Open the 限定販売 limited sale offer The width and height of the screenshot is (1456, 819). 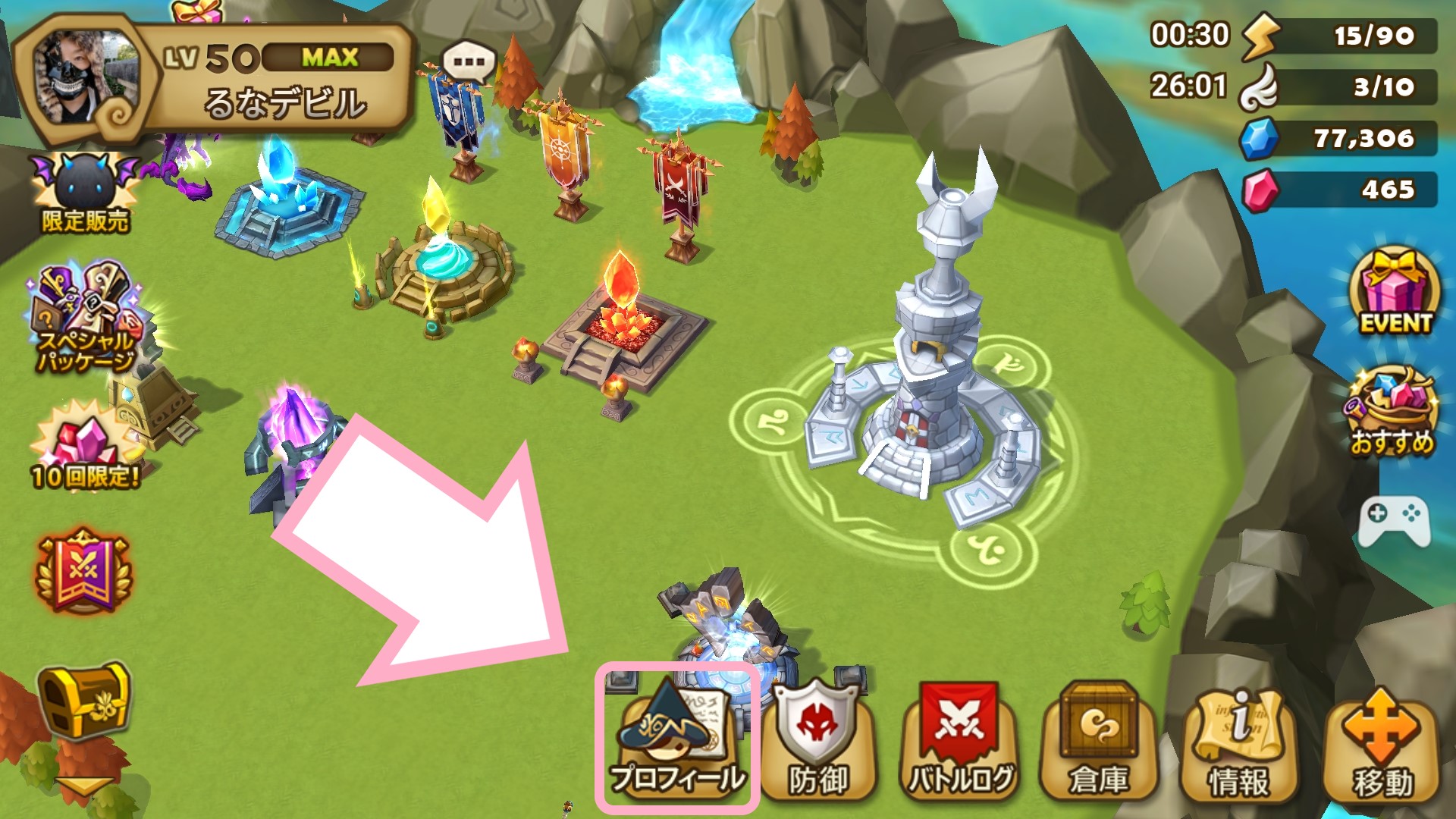pyautogui.click(x=84, y=193)
